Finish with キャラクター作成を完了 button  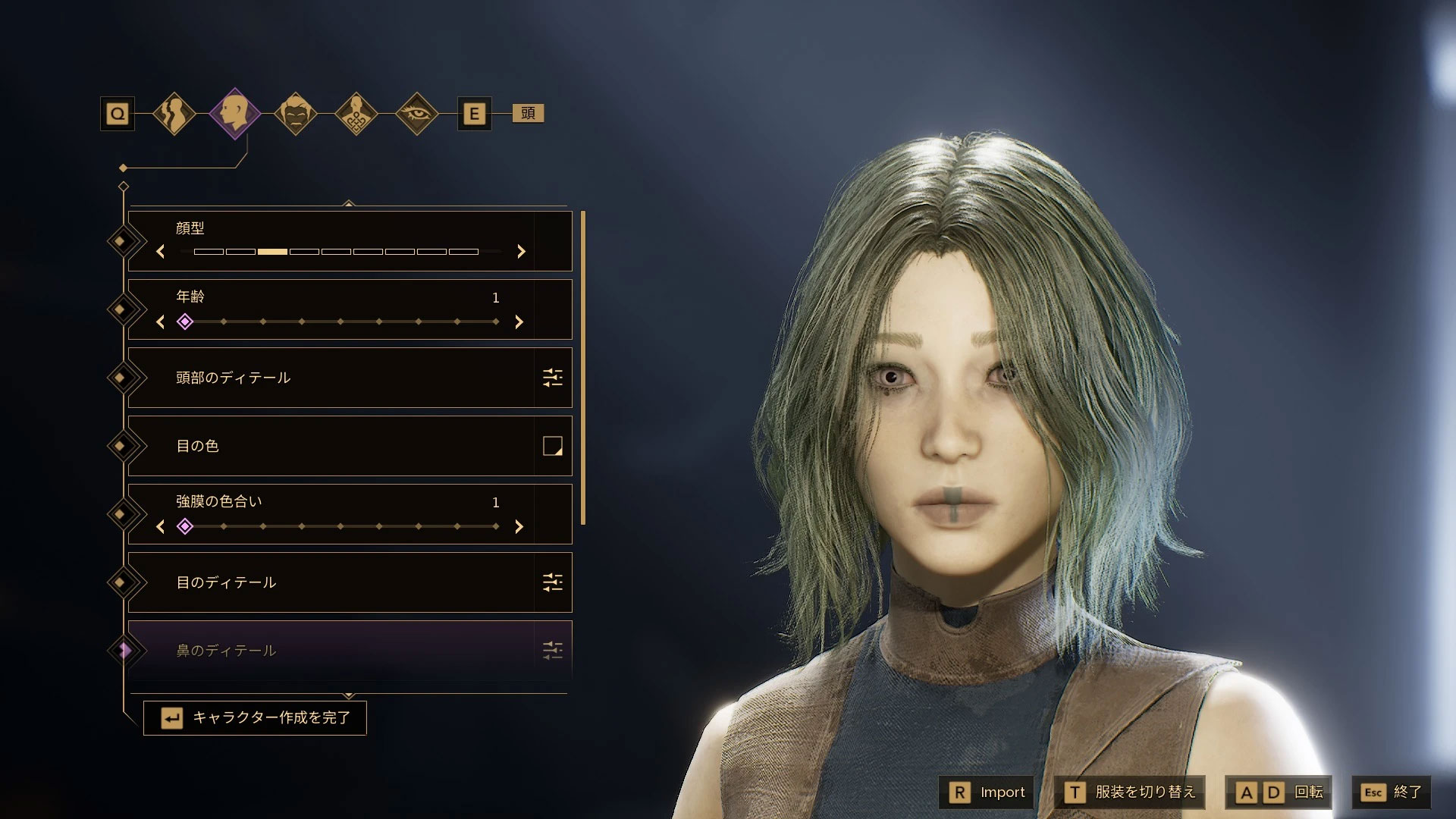pos(256,717)
